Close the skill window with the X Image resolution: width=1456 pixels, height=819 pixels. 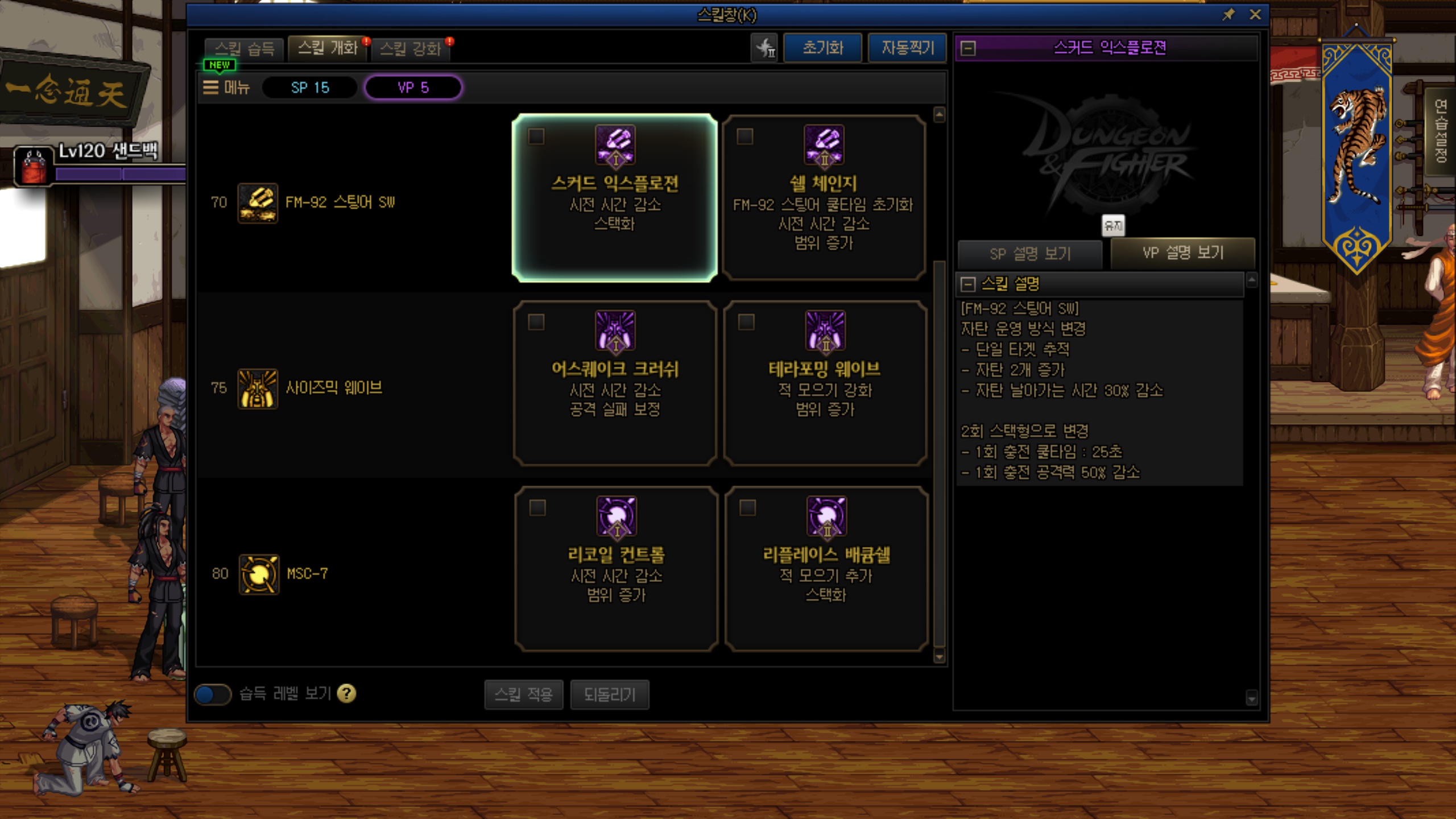click(x=1255, y=15)
